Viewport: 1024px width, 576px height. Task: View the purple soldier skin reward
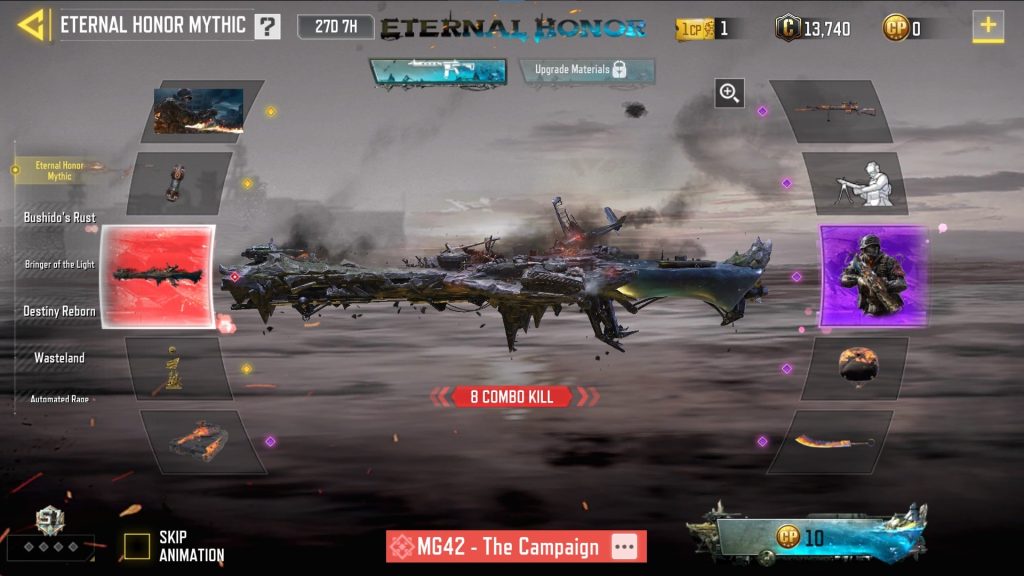pos(873,275)
